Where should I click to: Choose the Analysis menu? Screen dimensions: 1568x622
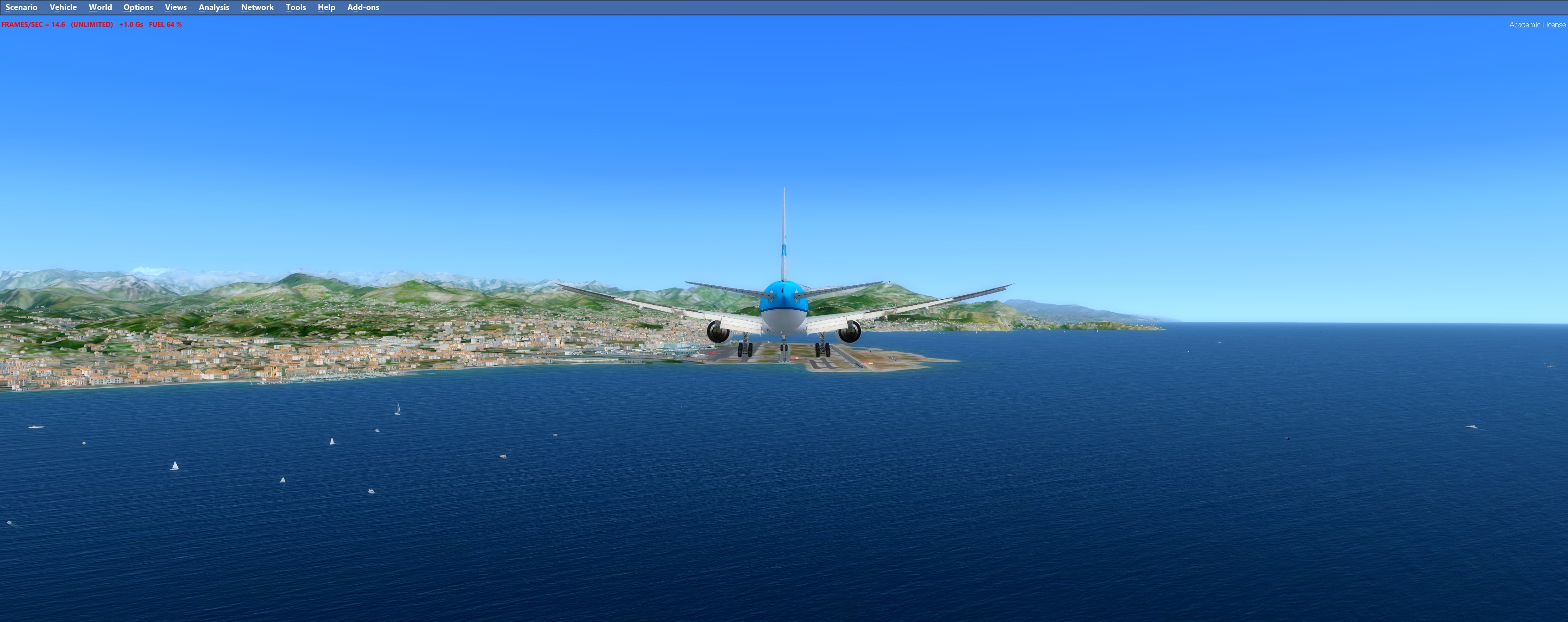tap(214, 7)
